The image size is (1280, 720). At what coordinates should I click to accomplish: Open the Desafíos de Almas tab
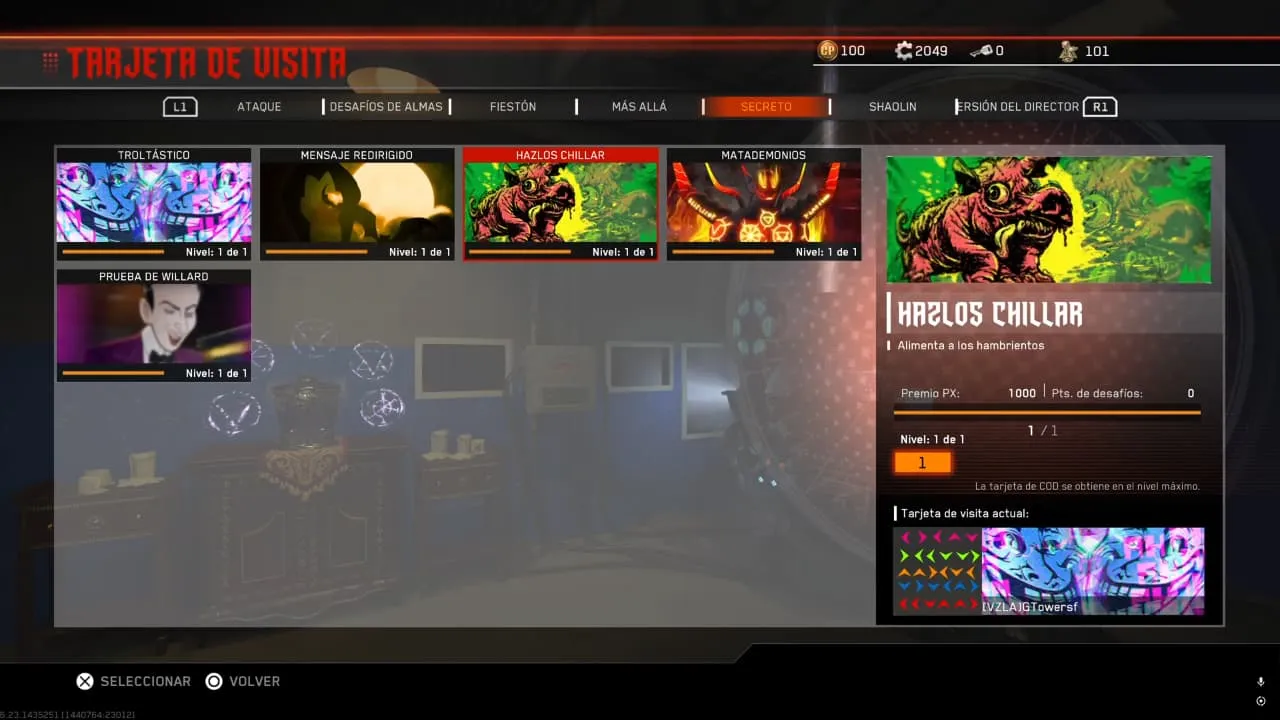pyautogui.click(x=386, y=107)
